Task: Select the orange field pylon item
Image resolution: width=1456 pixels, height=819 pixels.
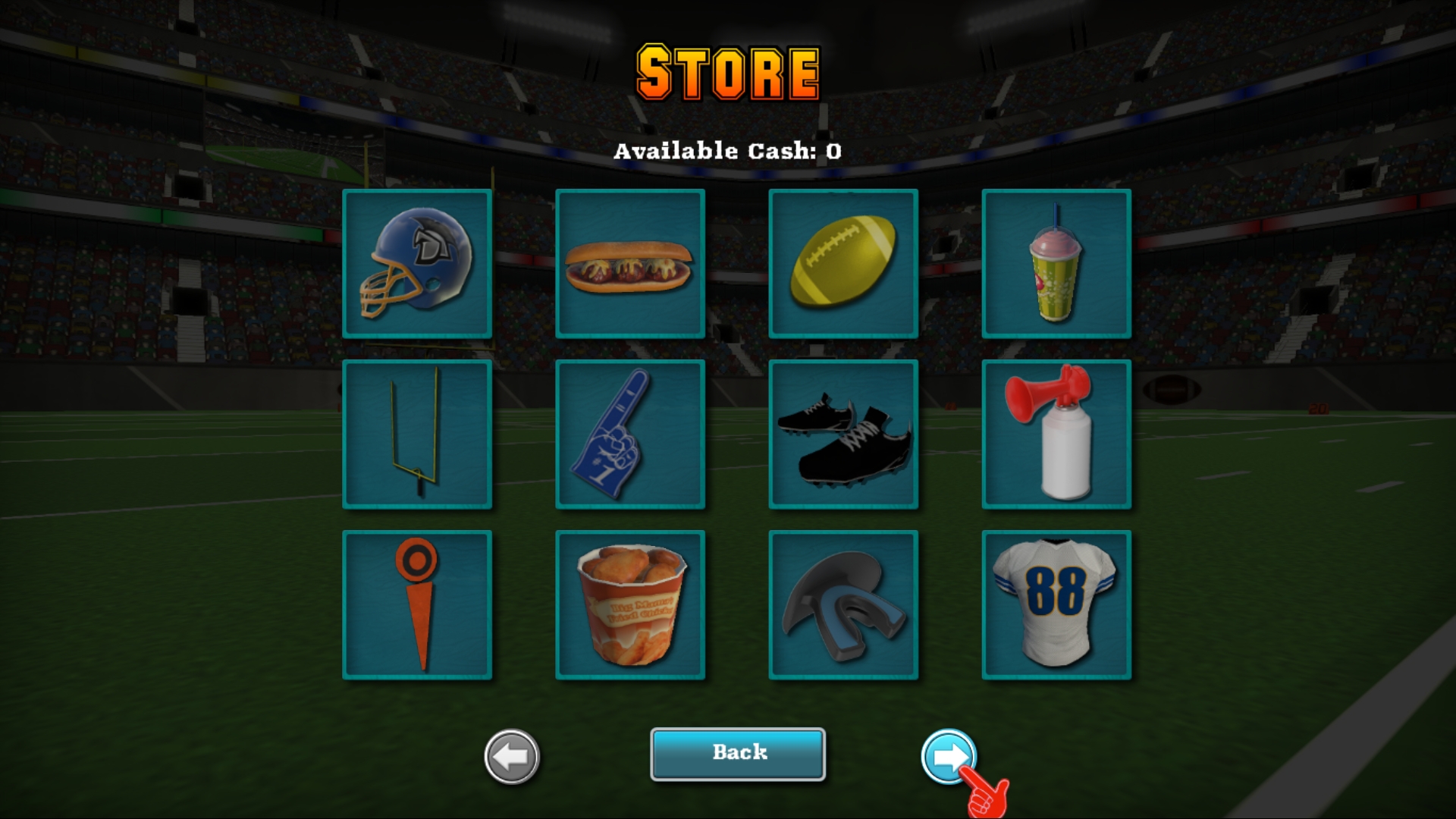Action: tap(417, 604)
